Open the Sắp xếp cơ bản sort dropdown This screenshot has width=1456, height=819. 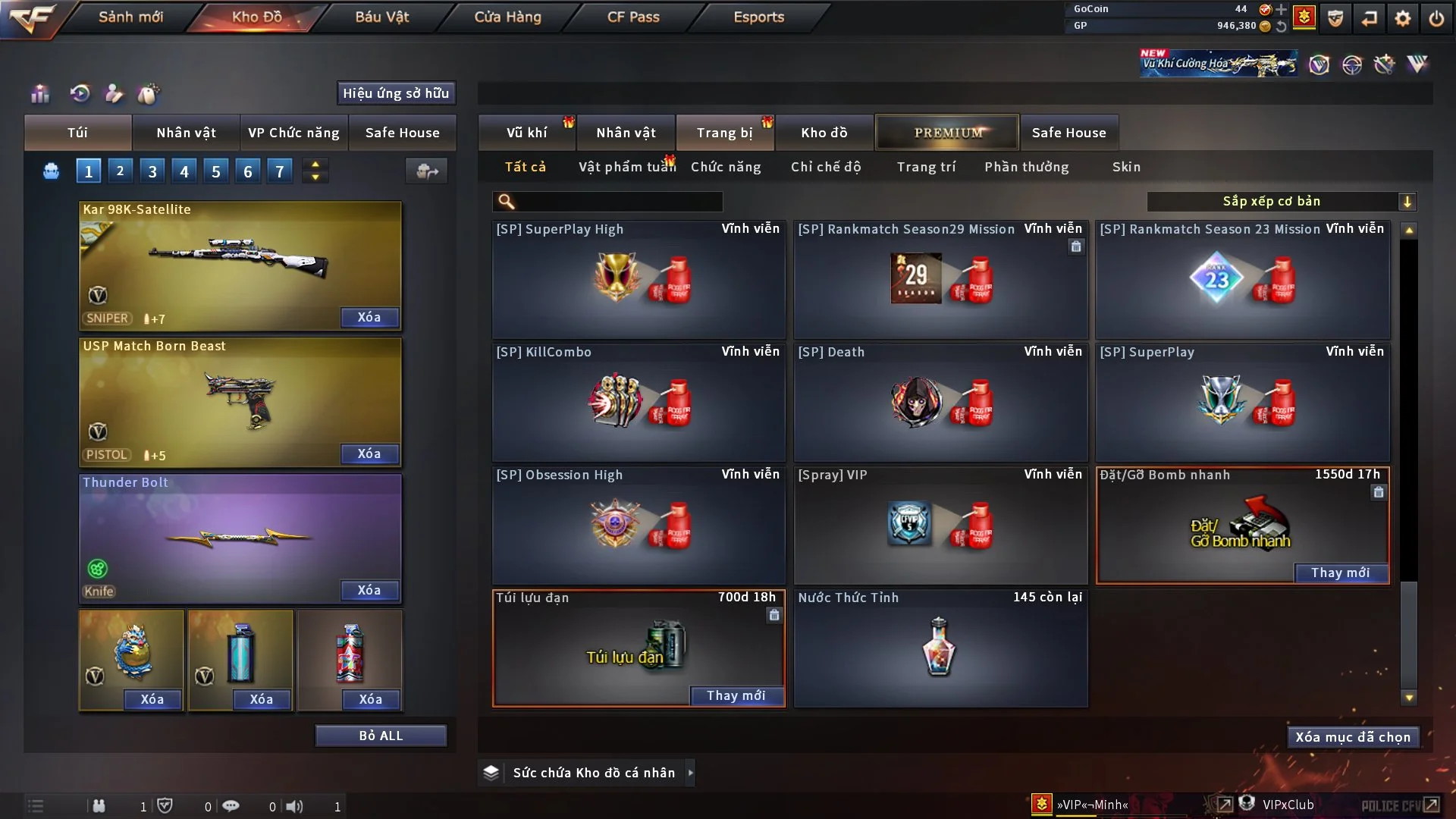pos(1281,201)
